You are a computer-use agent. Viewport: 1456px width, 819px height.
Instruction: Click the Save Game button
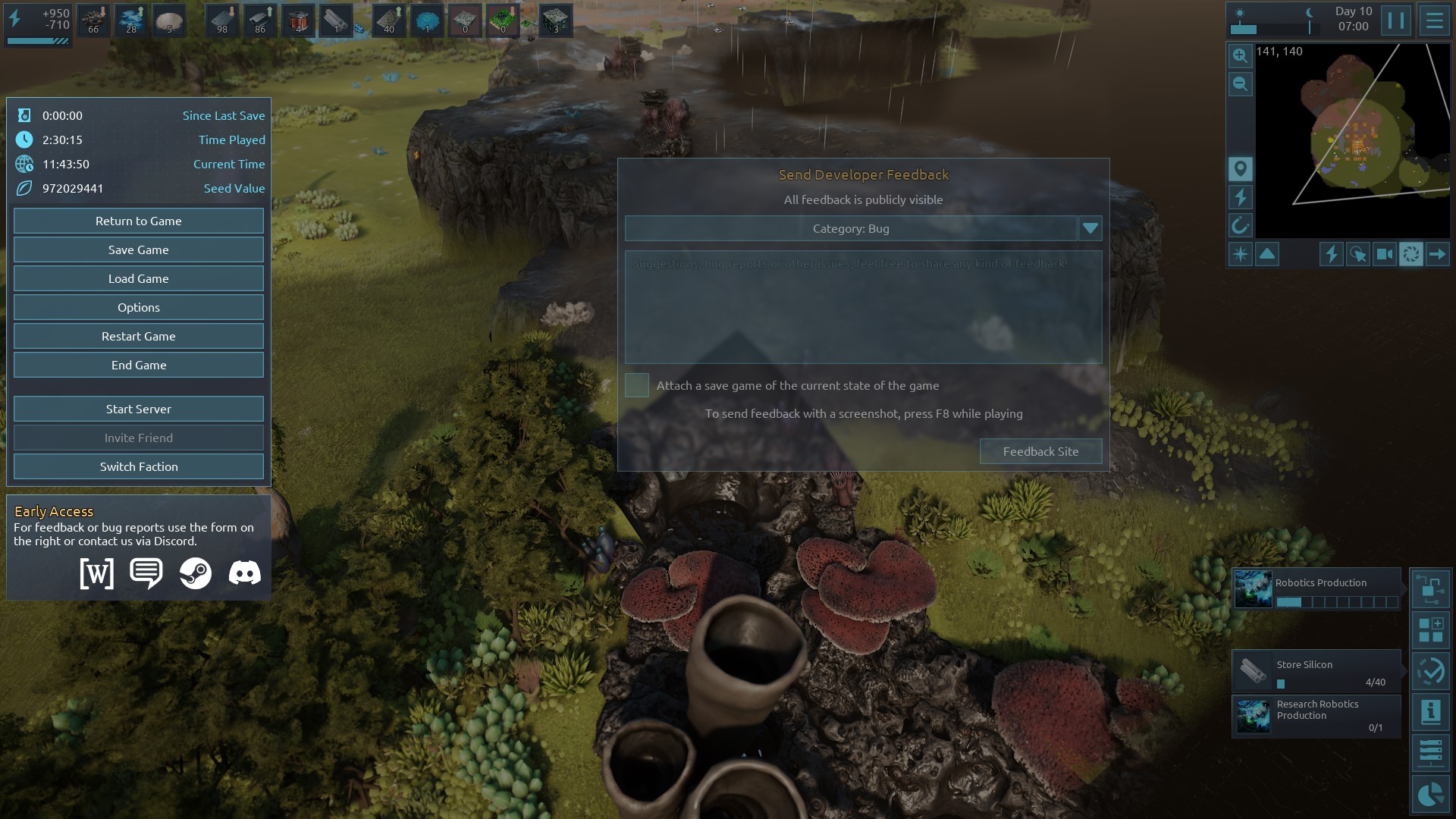click(139, 249)
